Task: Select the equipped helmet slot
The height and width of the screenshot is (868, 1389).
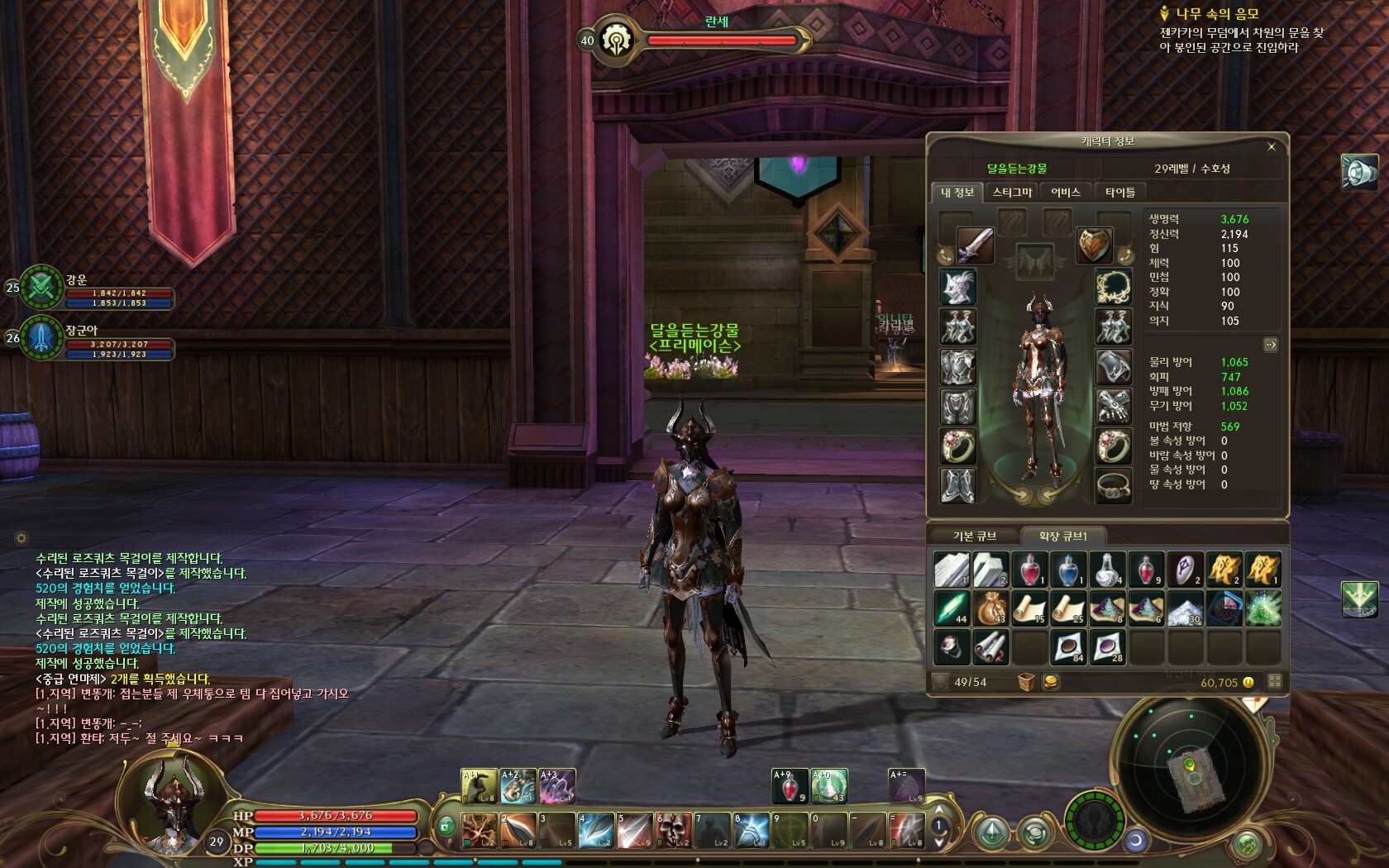Action: click(x=958, y=287)
